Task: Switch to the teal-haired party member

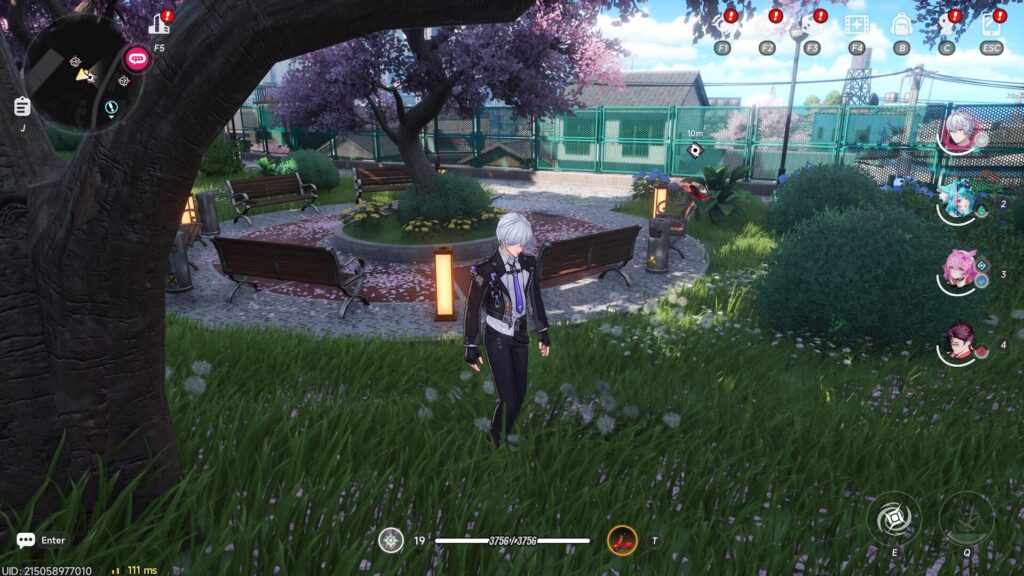Action: [x=958, y=202]
